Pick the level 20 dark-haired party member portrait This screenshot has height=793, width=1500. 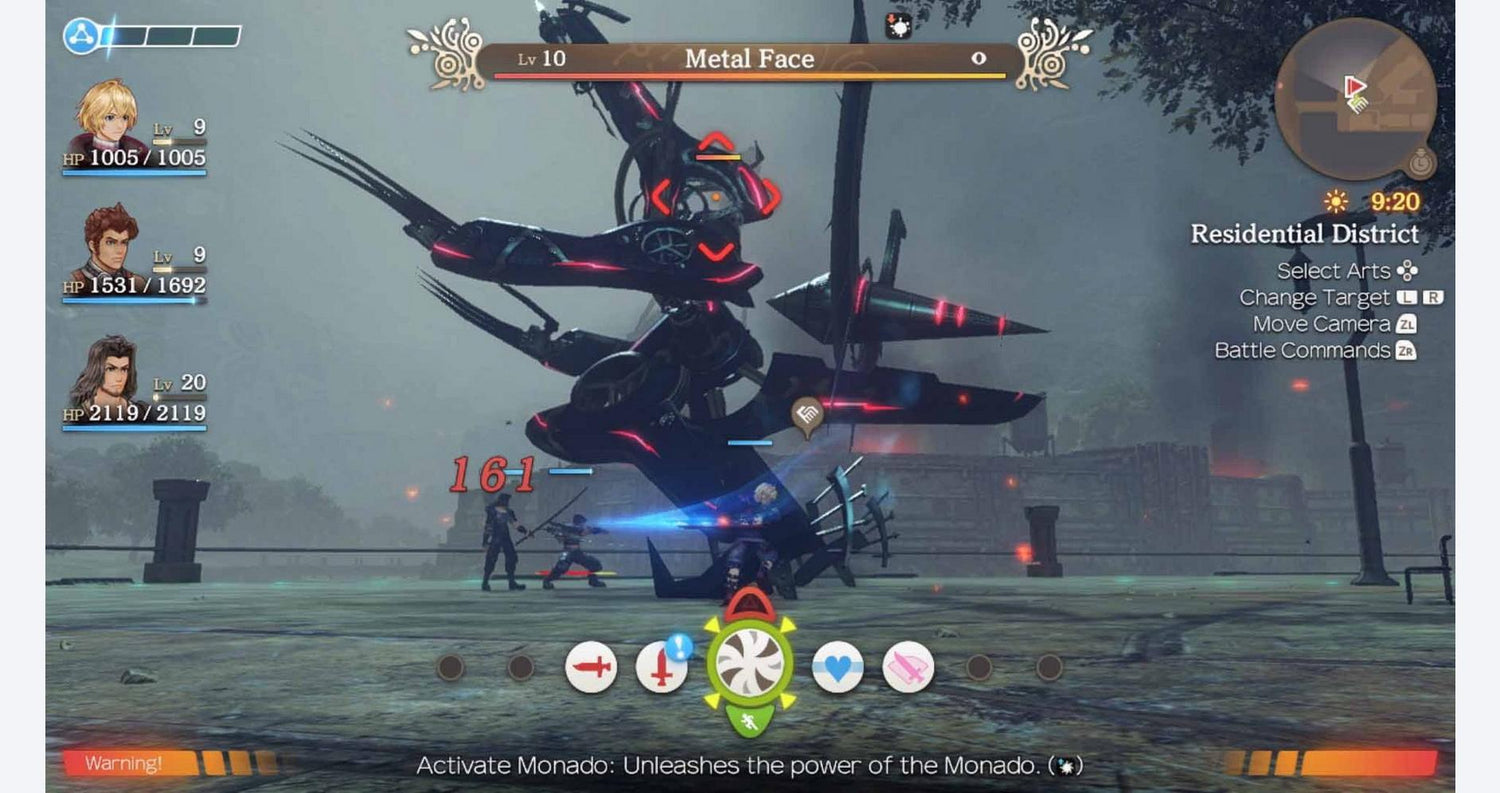tap(108, 372)
